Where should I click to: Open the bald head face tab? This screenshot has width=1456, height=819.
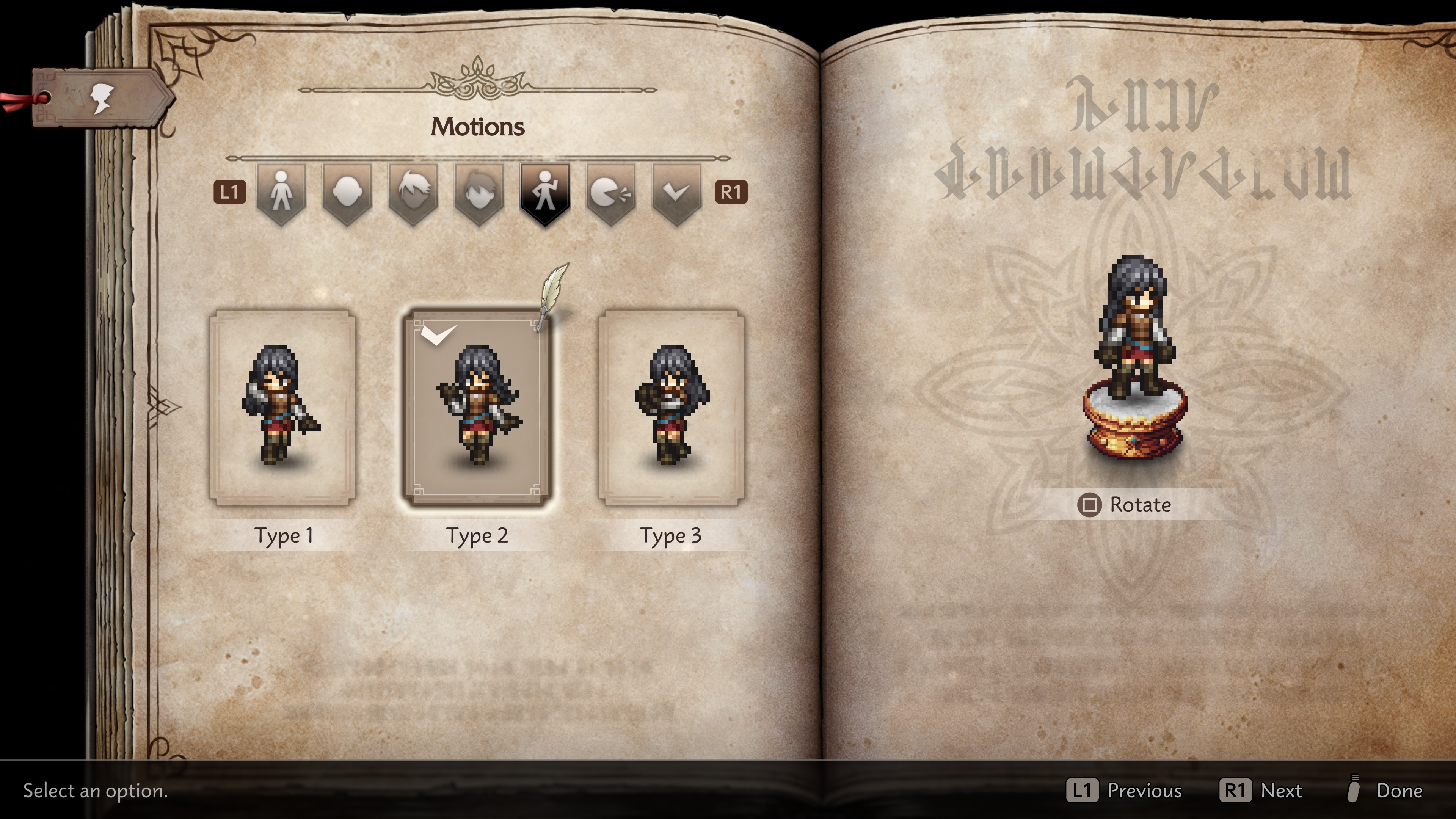(x=347, y=192)
